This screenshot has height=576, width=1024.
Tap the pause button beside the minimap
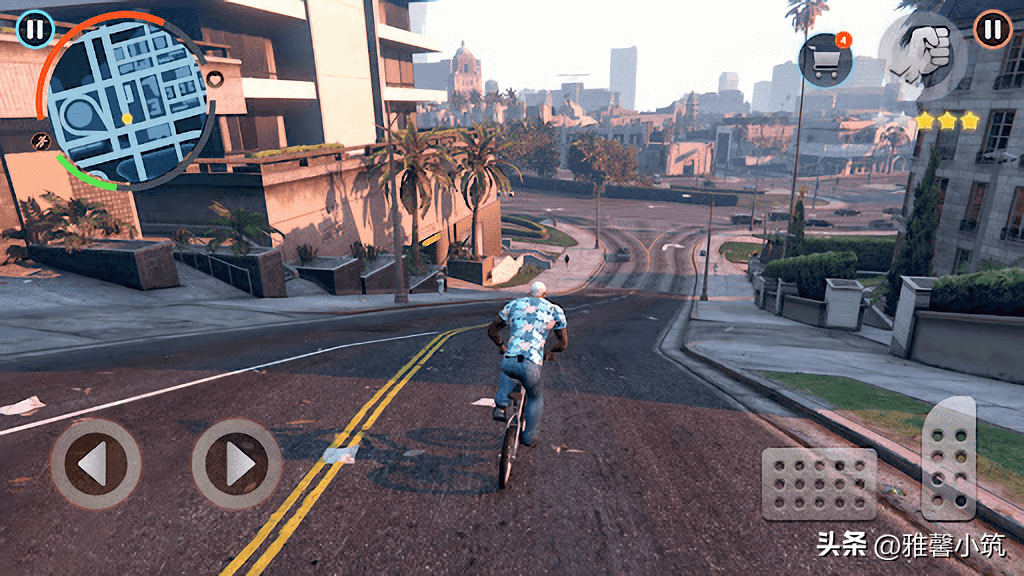pyautogui.click(x=35, y=29)
